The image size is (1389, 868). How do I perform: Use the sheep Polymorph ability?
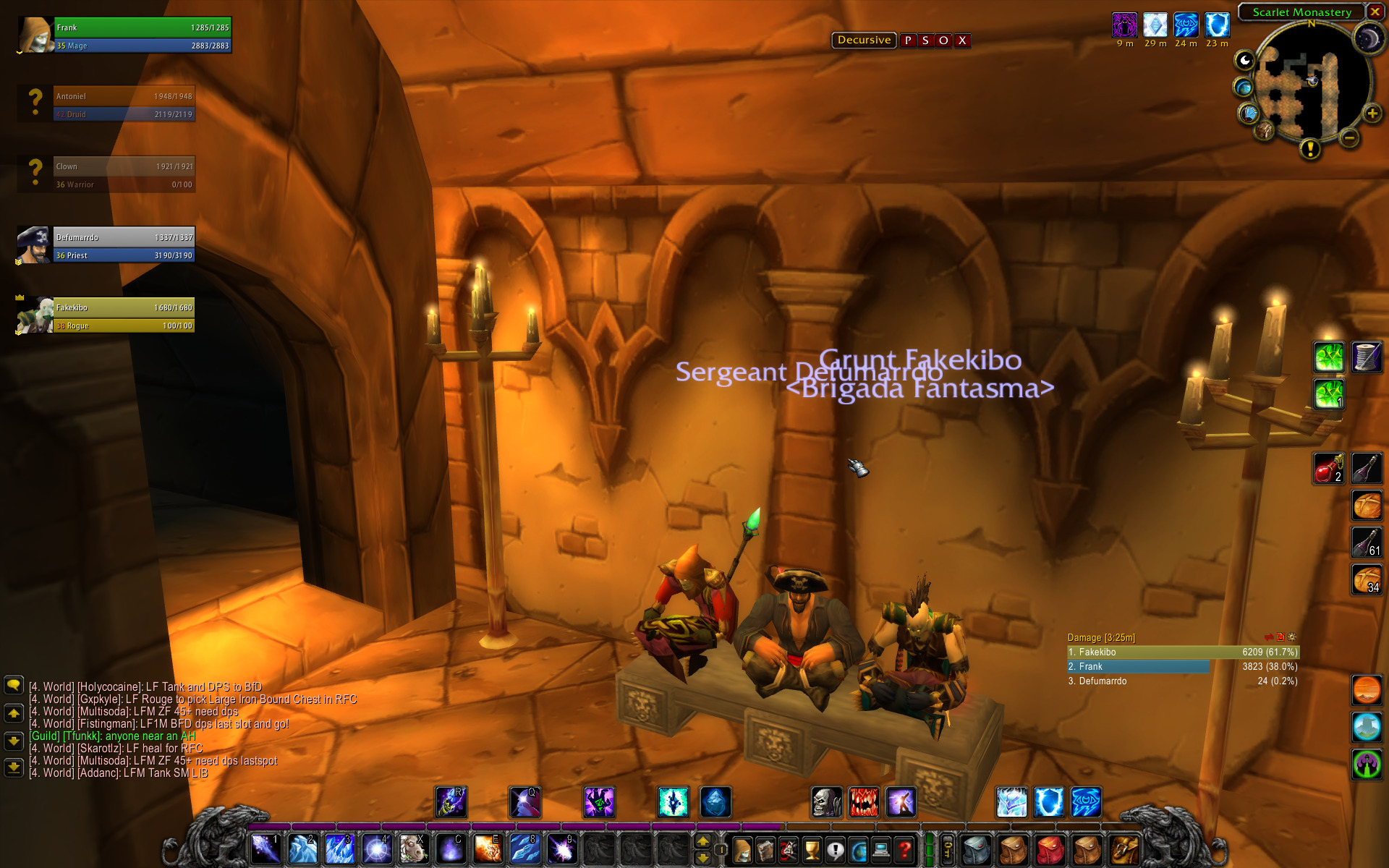[413, 848]
